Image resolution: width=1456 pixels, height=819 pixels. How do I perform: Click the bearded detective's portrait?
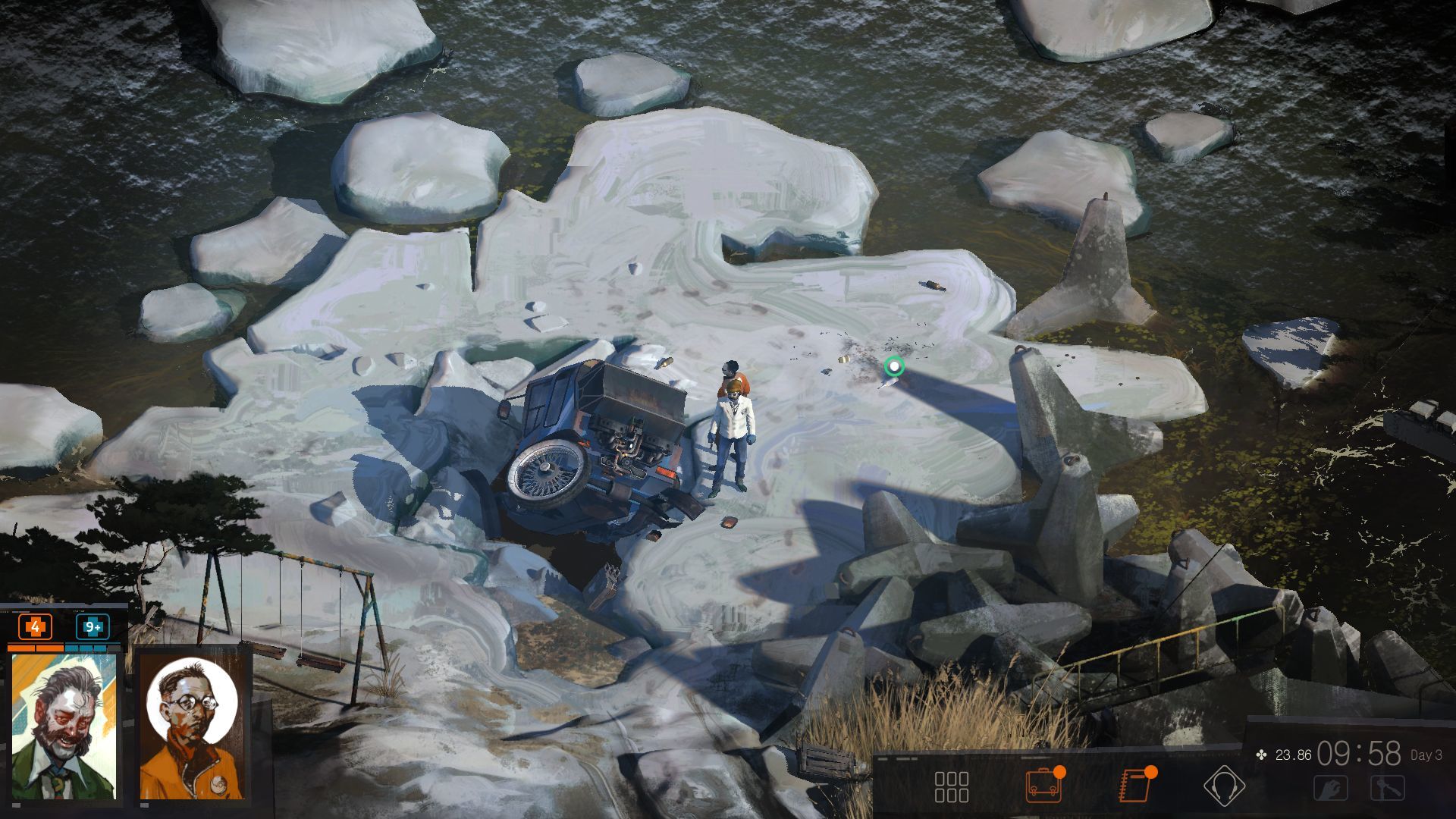click(x=64, y=726)
